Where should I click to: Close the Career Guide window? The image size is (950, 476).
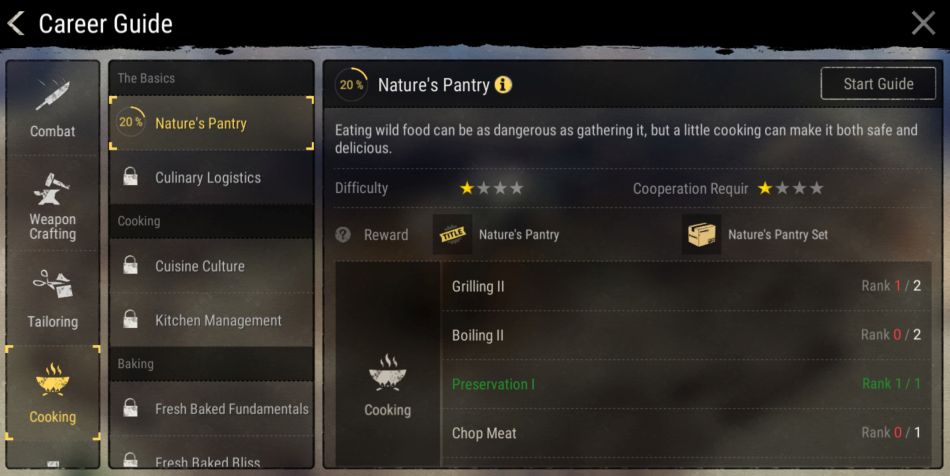923,23
